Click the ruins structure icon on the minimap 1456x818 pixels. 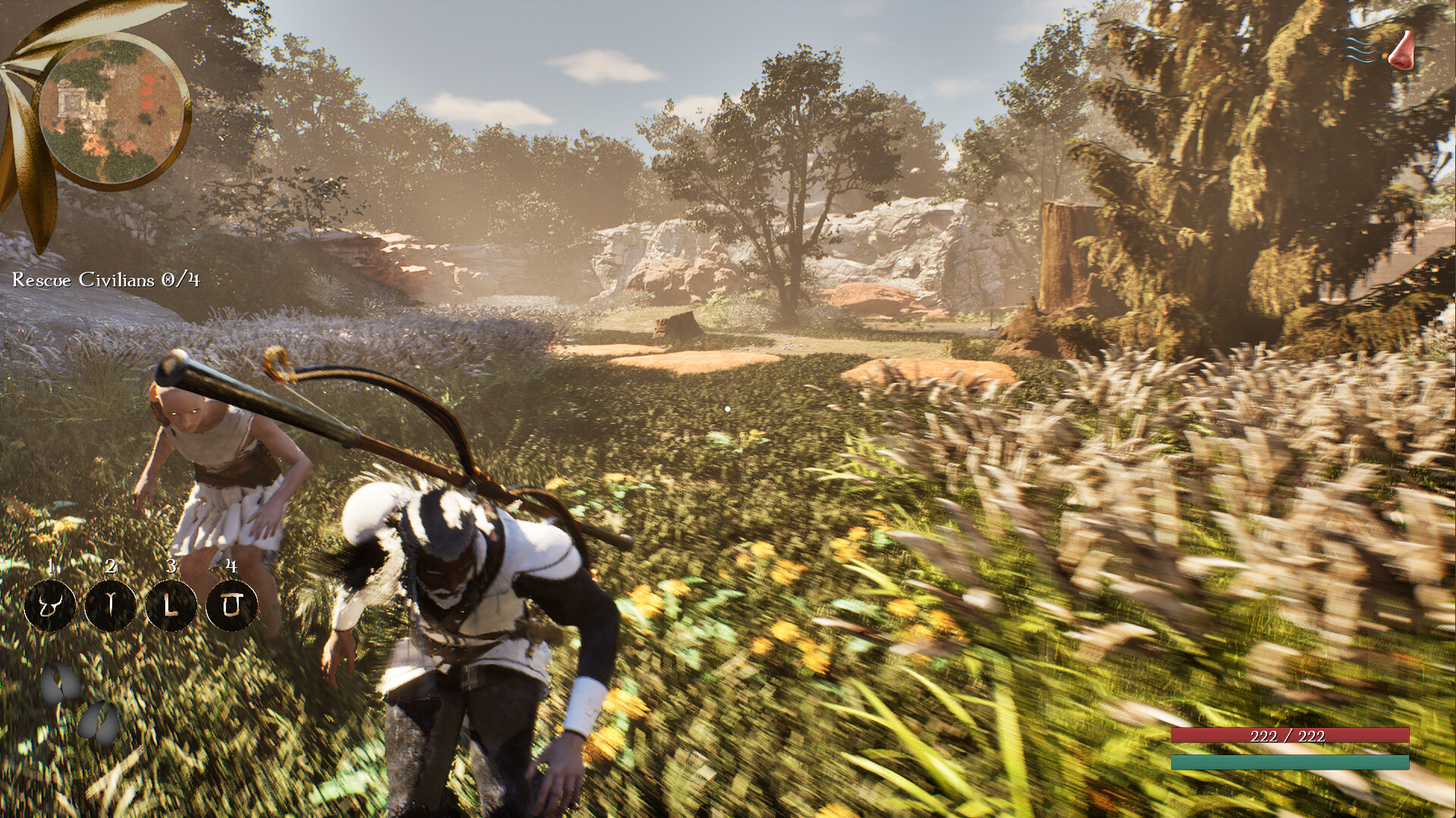(x=72, y=100)
